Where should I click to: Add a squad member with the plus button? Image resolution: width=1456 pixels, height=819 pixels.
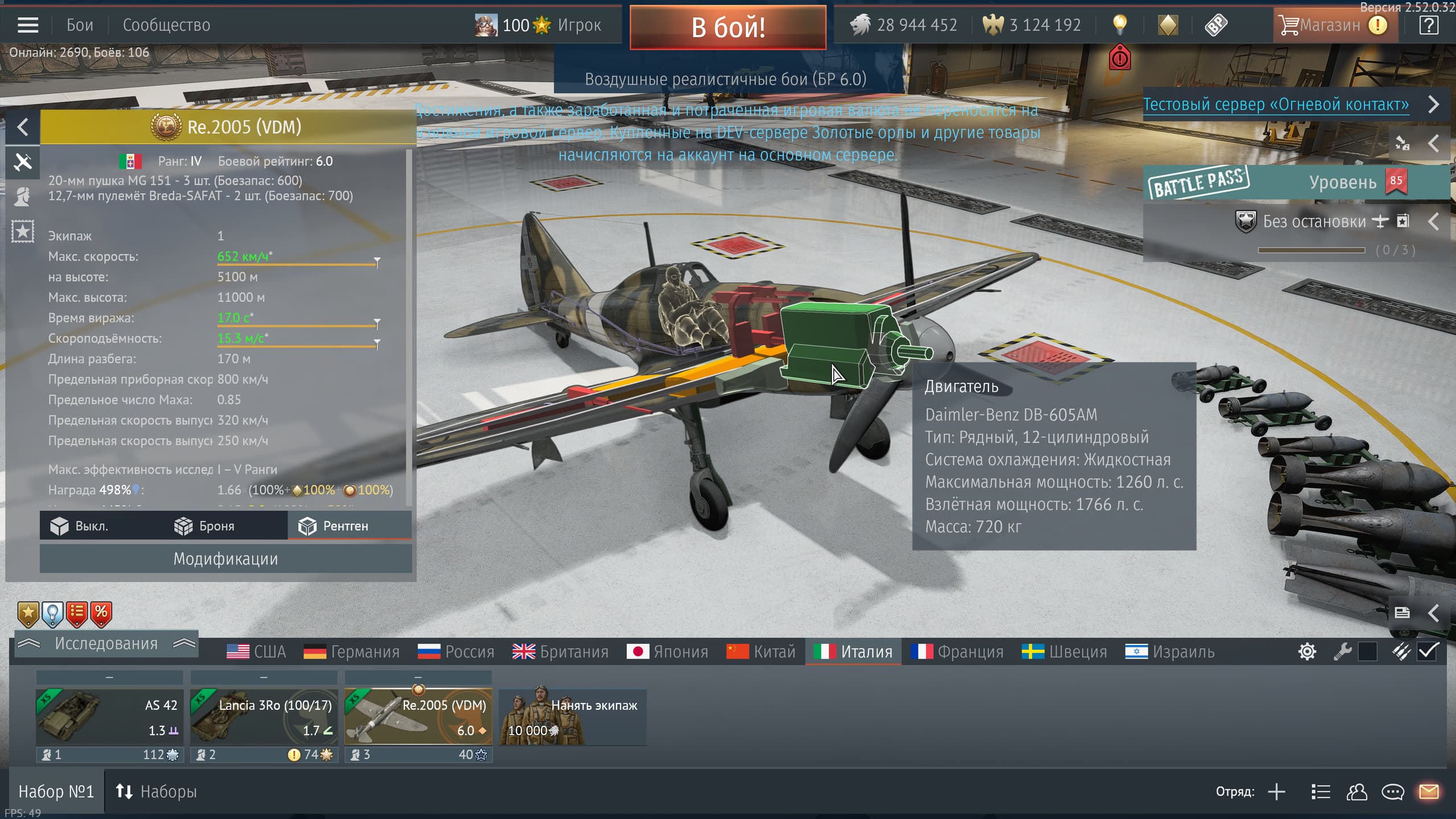pyautogui.click(x=1277, y=792)
